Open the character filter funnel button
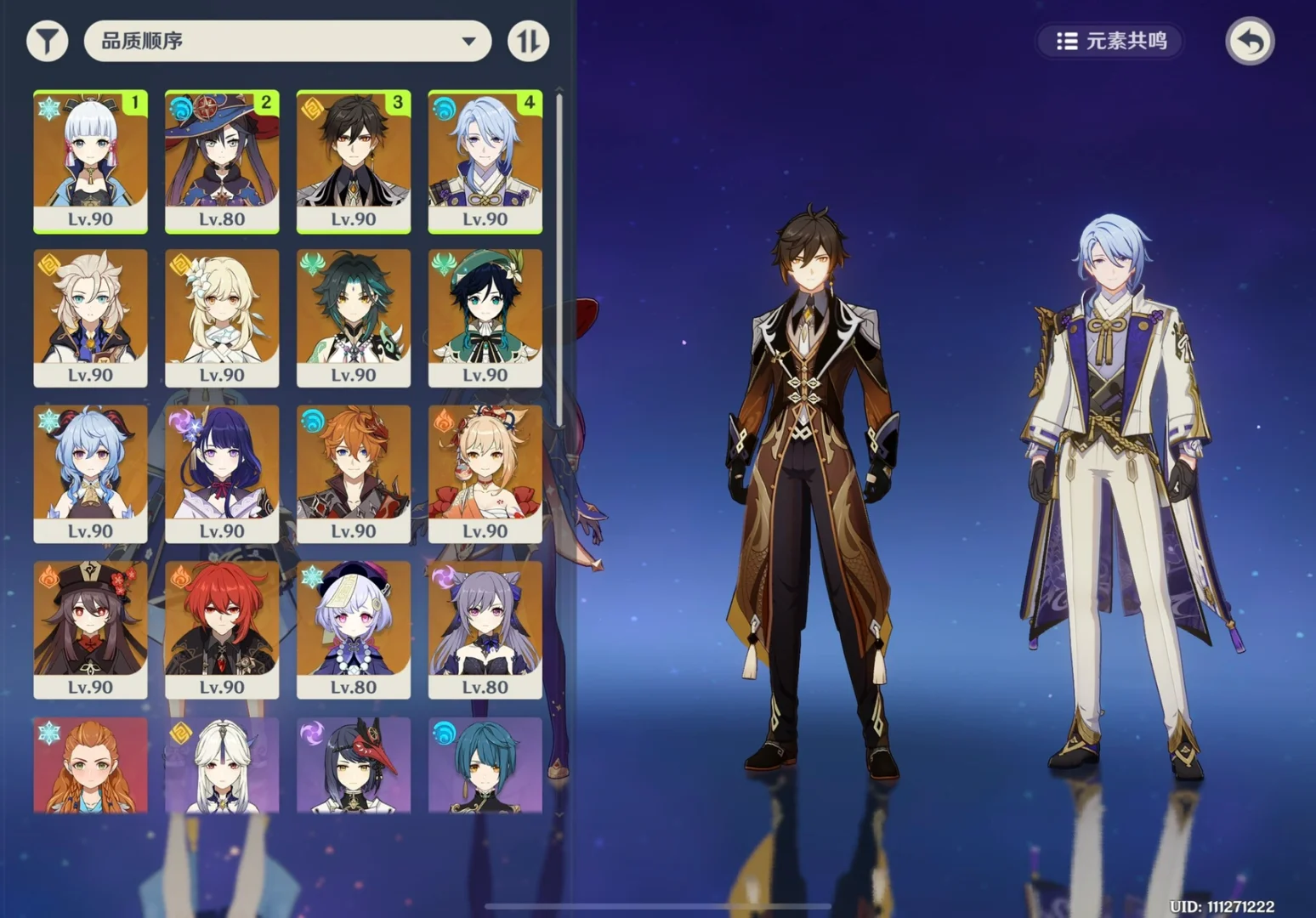 (47, 41)
